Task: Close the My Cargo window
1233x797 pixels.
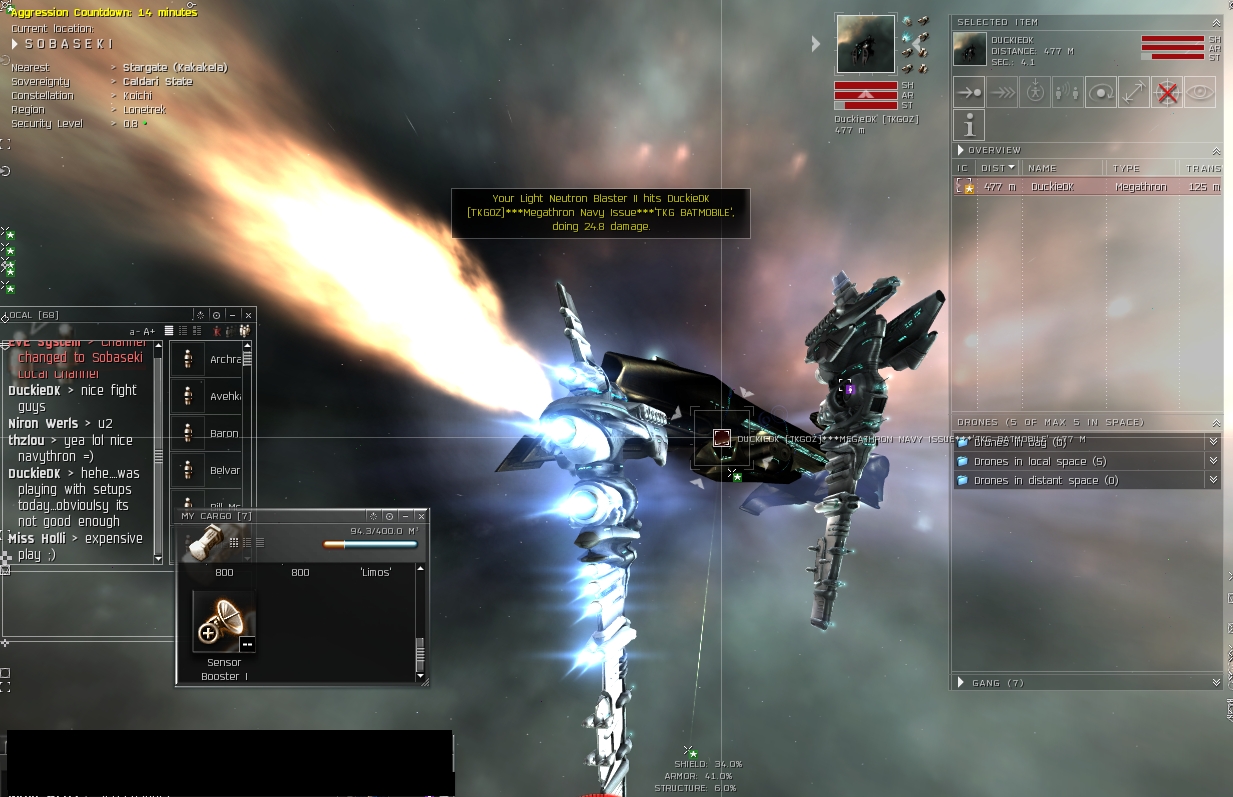Action: click(x=421, y=516)
